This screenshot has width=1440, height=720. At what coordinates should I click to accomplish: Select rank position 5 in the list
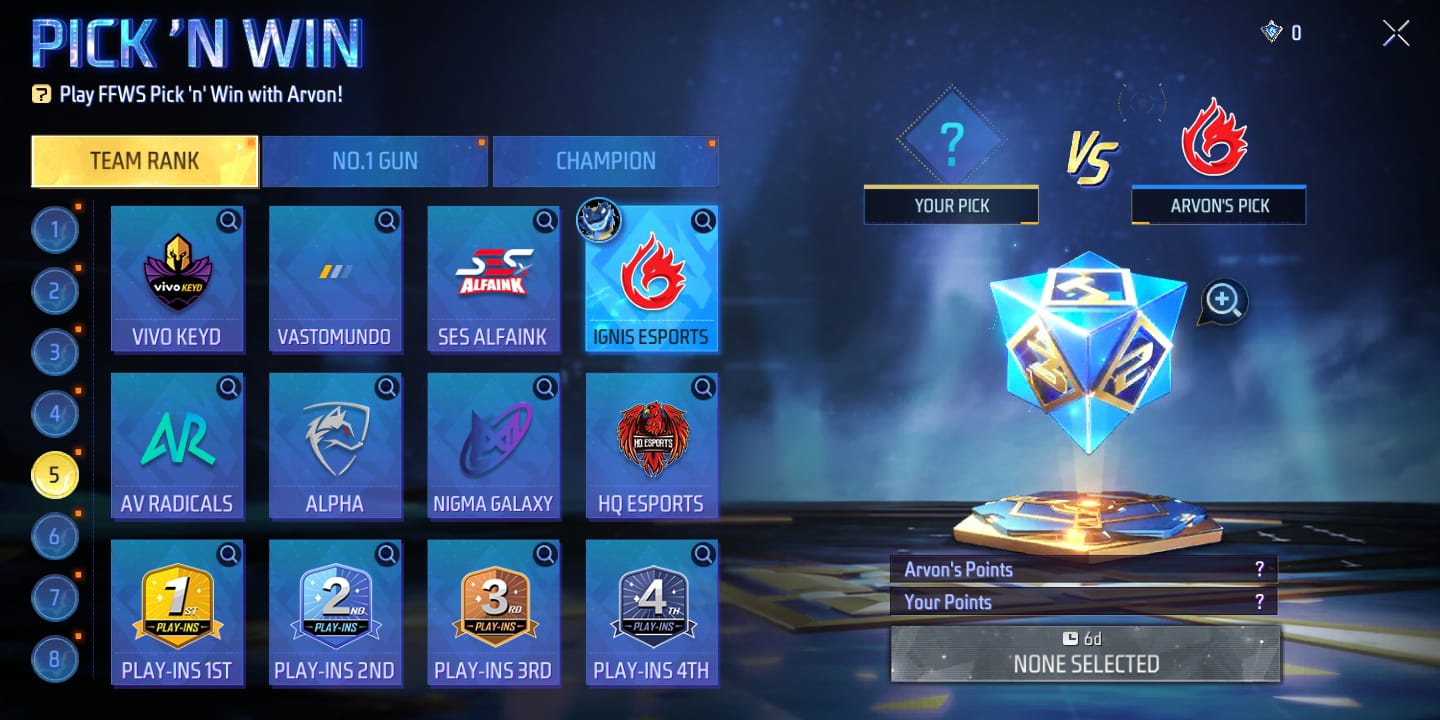54,475
